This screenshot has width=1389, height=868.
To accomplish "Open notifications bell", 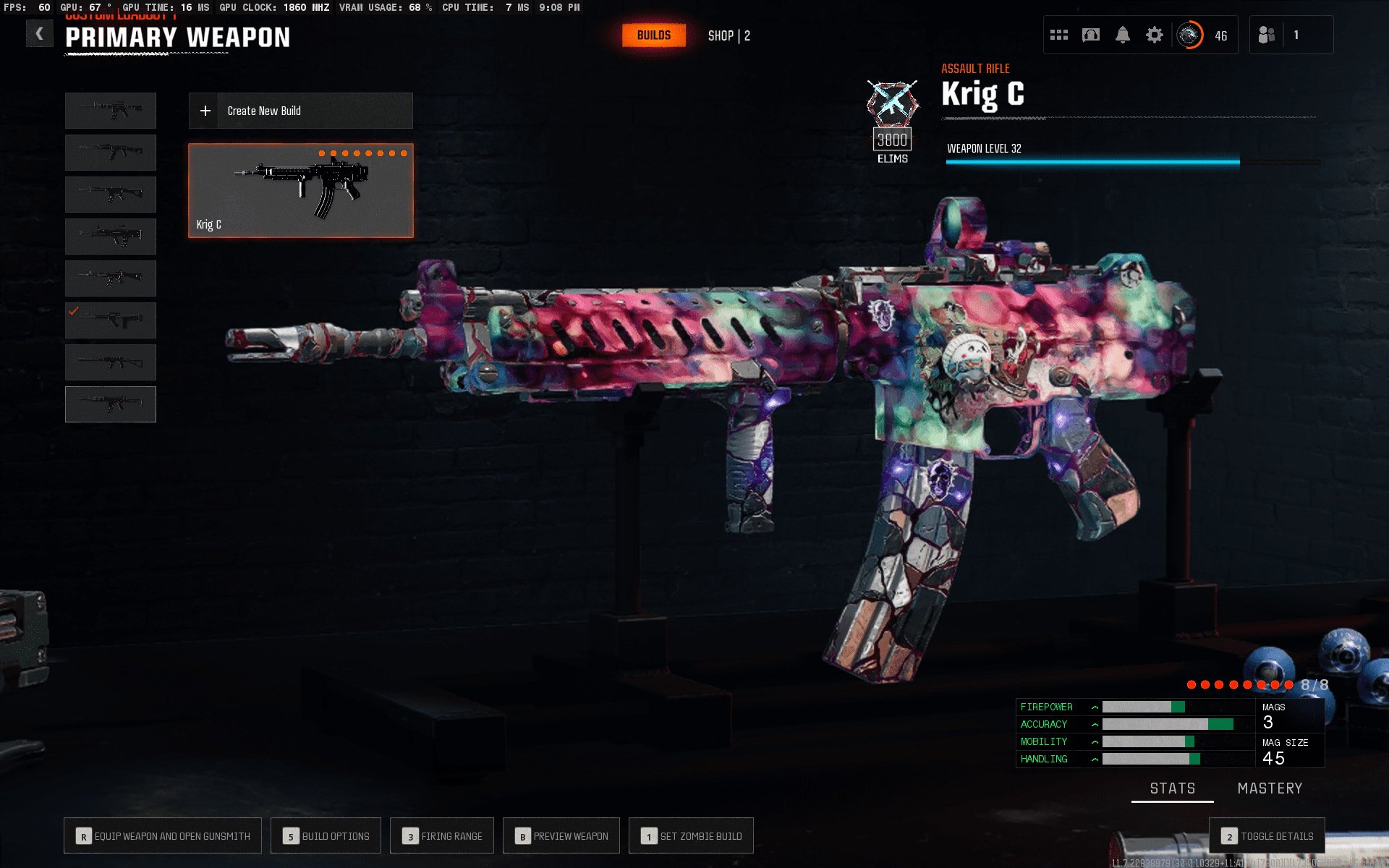I will click(1122, 35).
